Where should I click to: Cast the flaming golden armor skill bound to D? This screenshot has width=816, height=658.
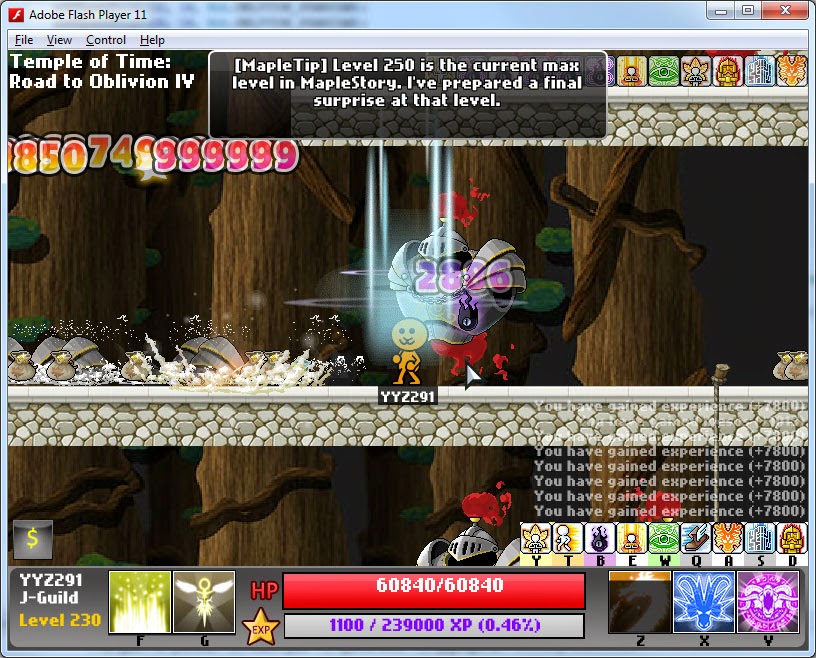point(791,538)
